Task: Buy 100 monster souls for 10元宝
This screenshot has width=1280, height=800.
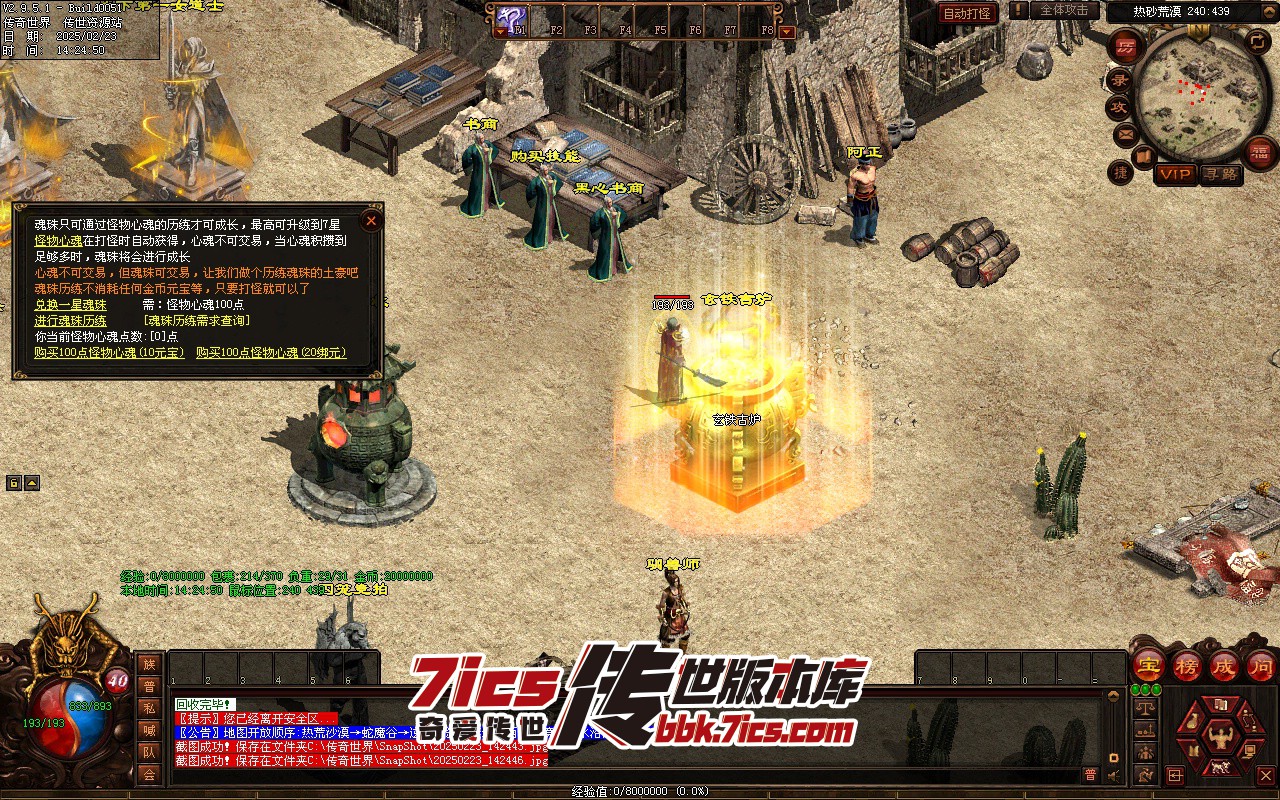Action: (109, 352)
